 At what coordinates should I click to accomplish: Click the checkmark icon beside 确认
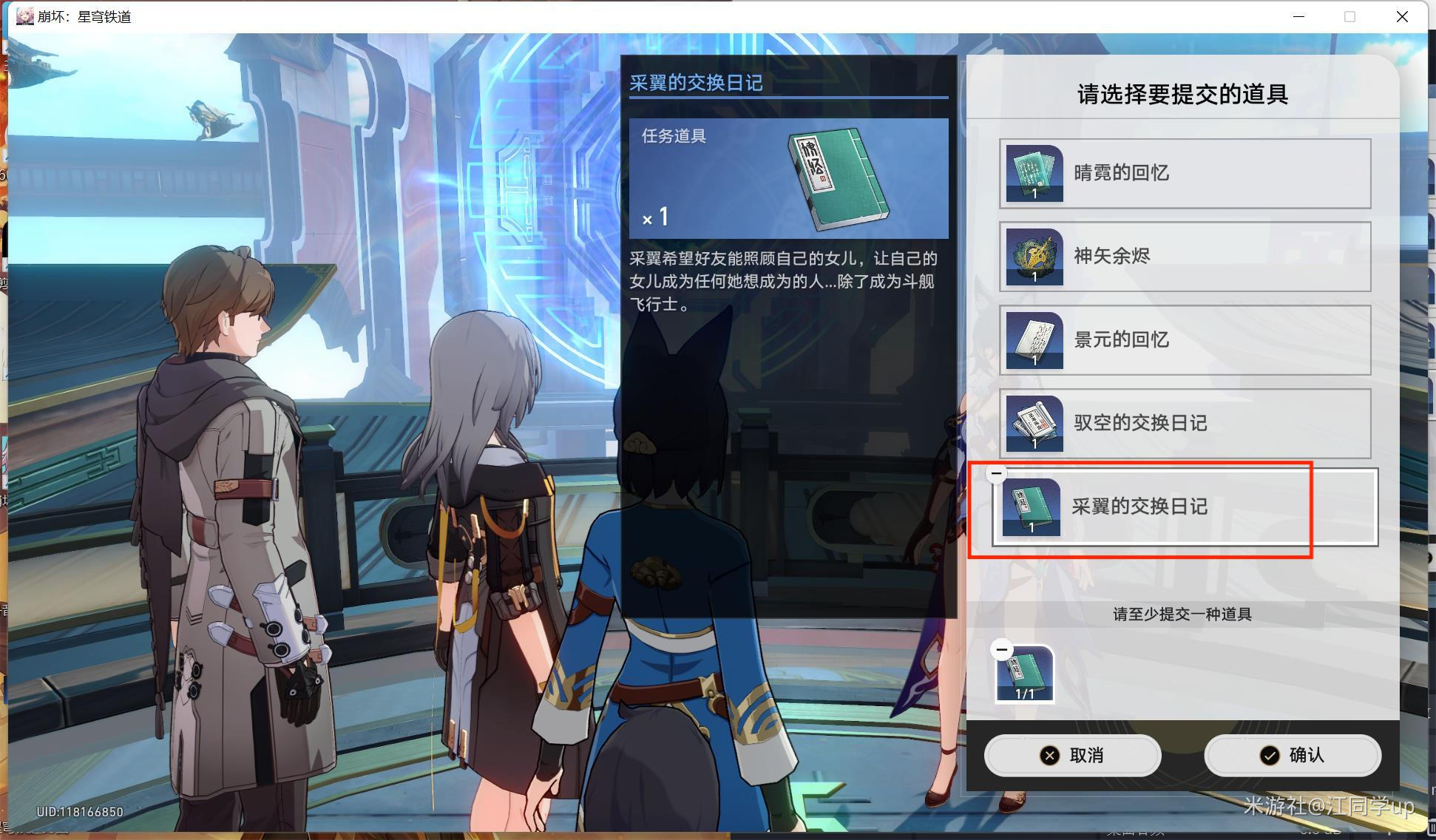coord(1270,756)
